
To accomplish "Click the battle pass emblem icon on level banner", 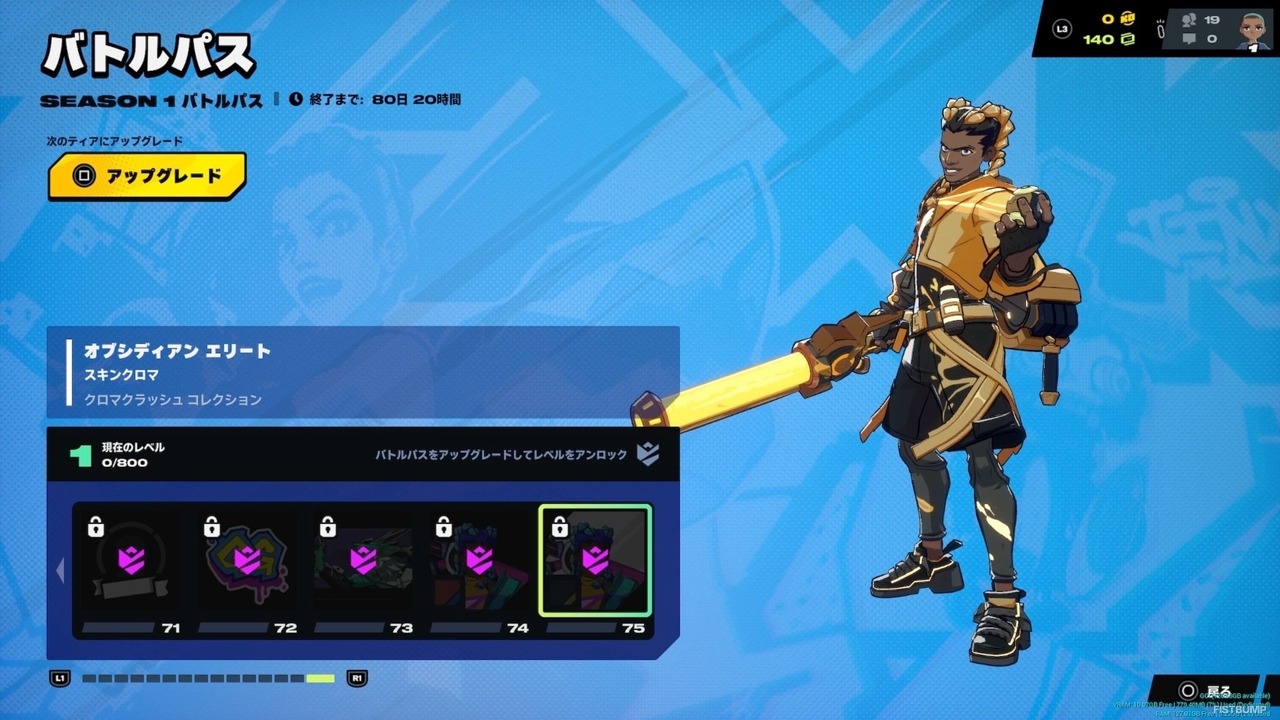I will (x=648, y=456).
